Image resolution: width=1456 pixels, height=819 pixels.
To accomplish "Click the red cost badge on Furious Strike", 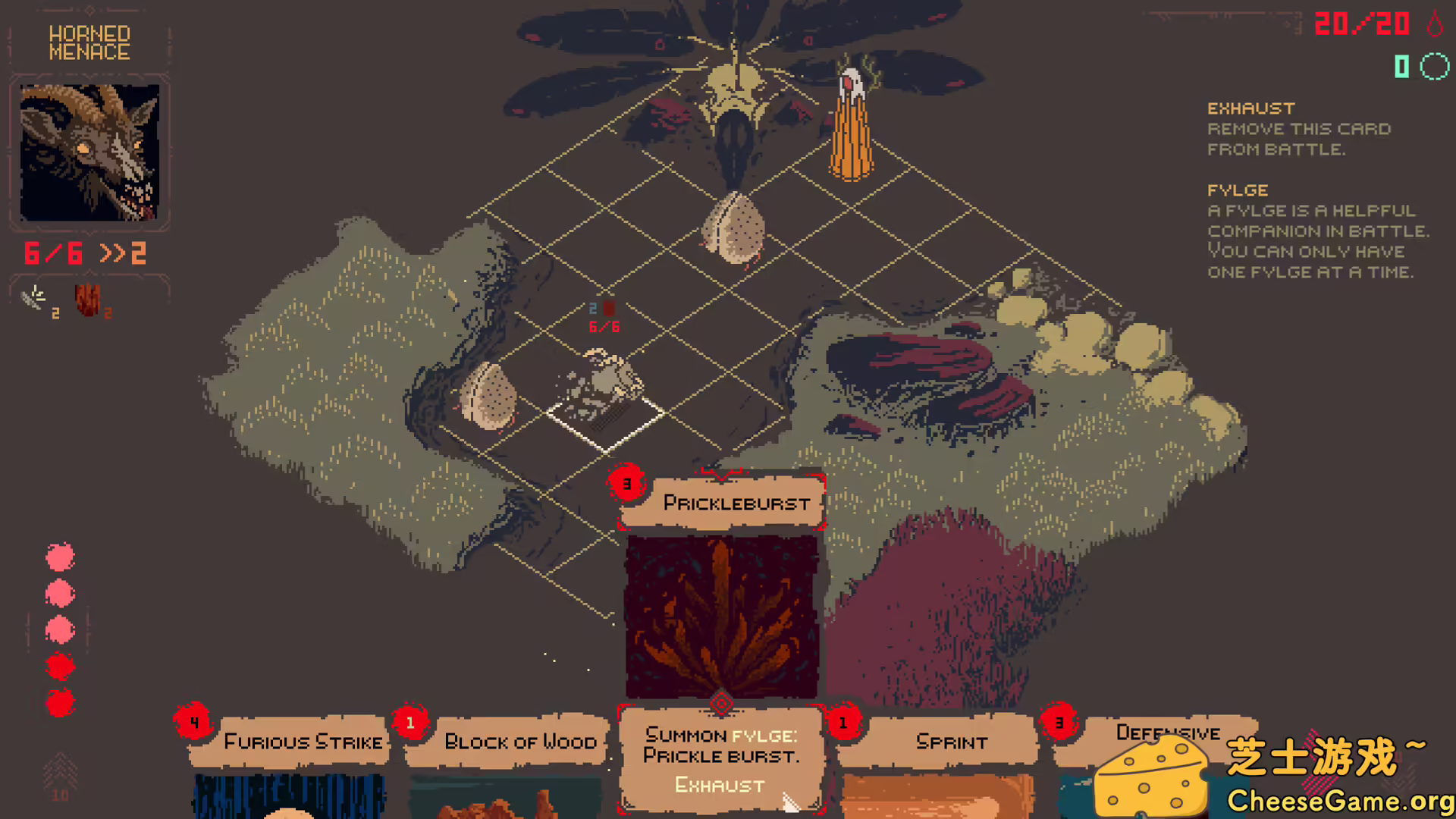I will click(195, 723).
